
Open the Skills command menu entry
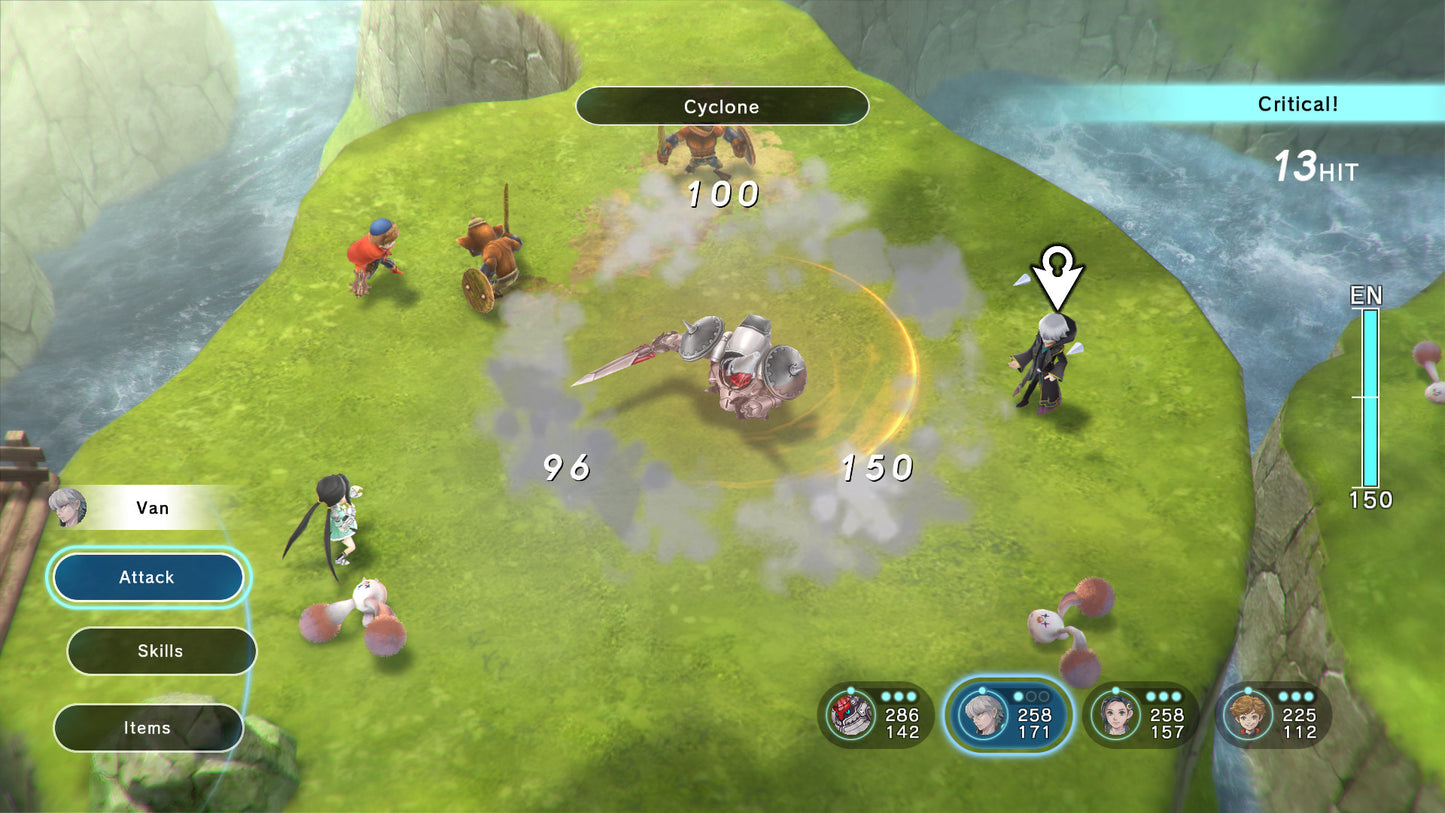point(161,650)
